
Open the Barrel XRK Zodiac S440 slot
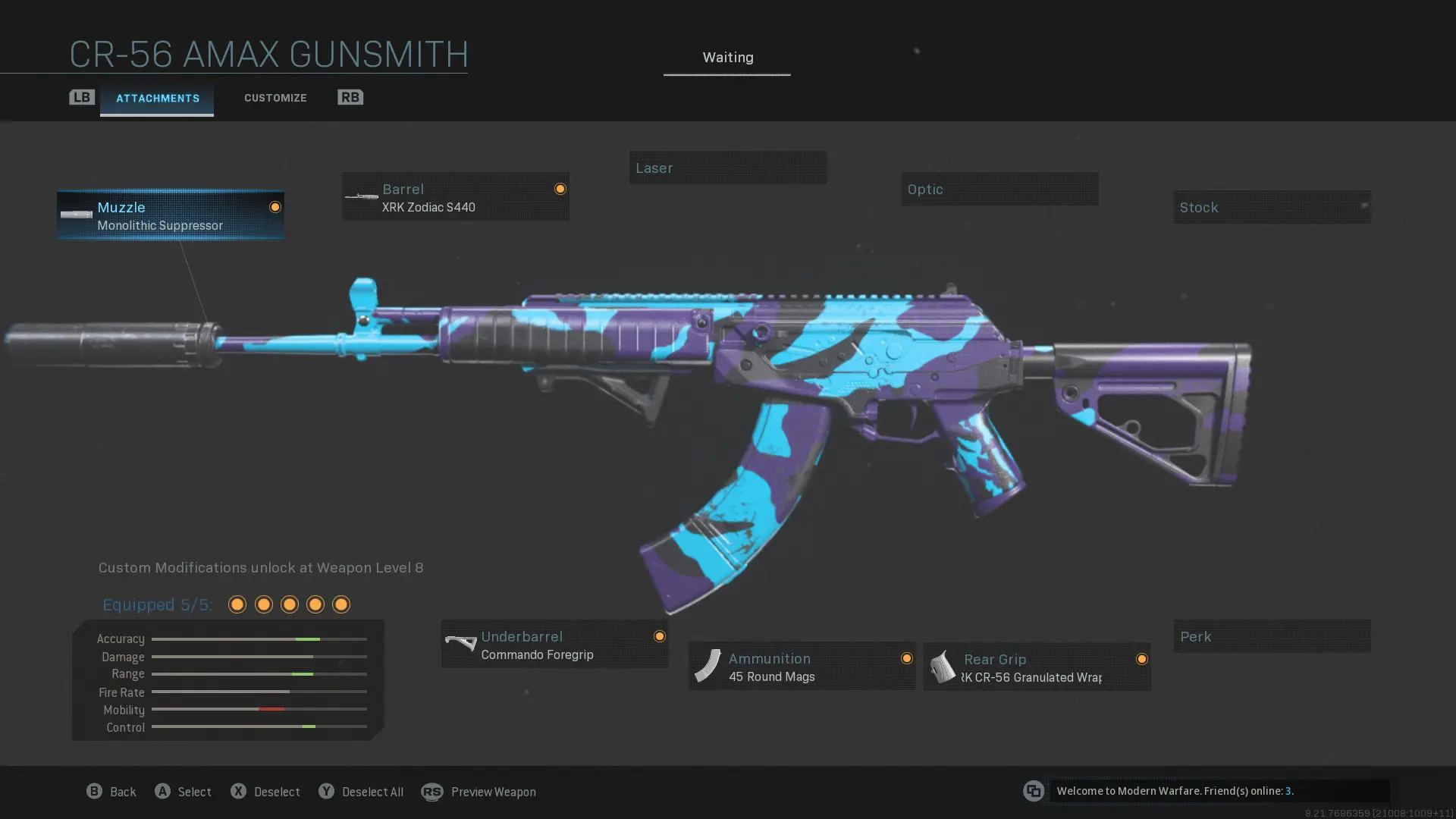pos(455,197)
